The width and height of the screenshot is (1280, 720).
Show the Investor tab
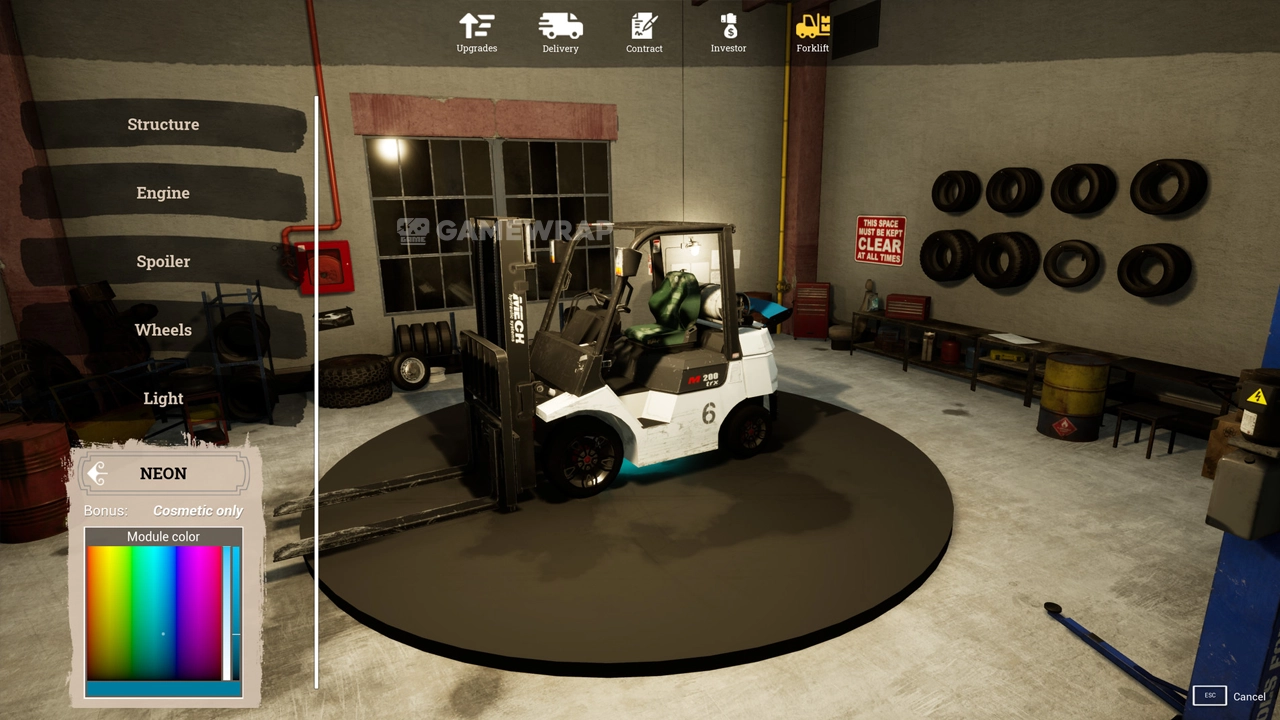(728, 32)
